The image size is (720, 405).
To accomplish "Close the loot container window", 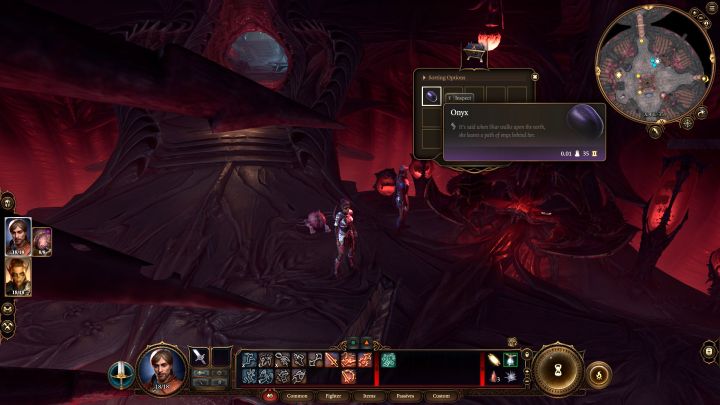I will point(535,75).
